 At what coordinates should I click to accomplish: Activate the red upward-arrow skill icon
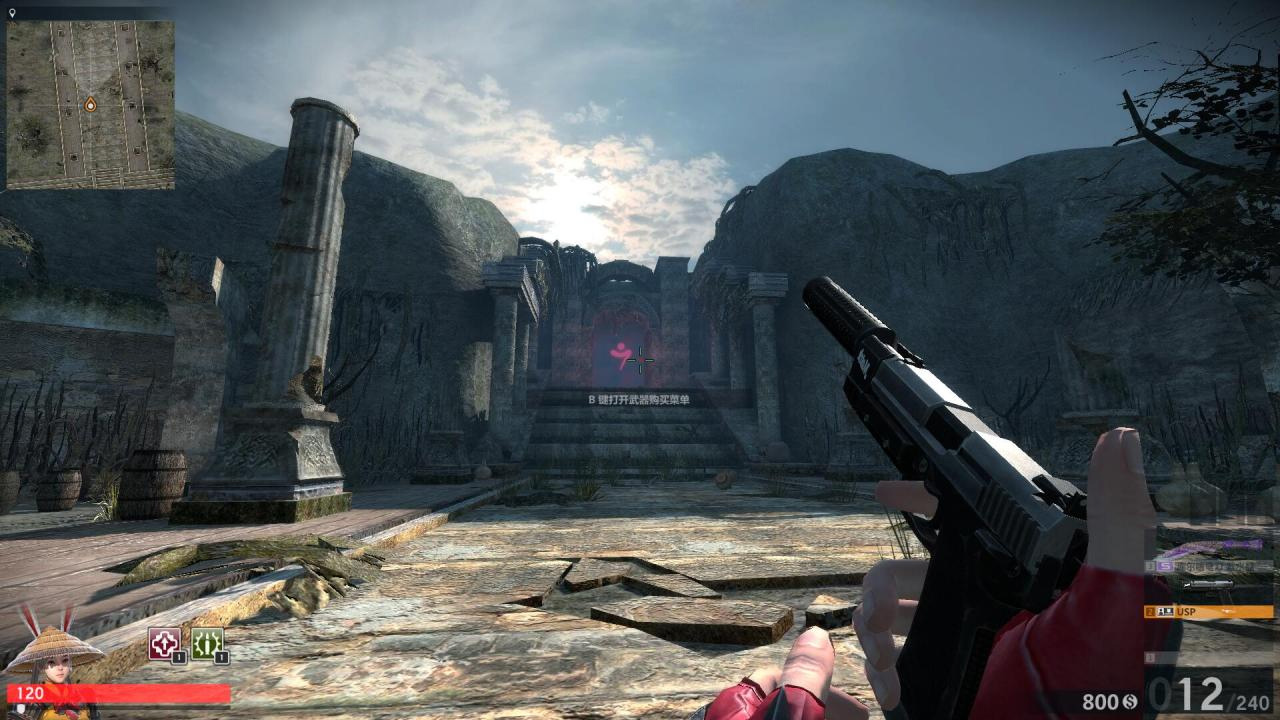click(165, 643)
